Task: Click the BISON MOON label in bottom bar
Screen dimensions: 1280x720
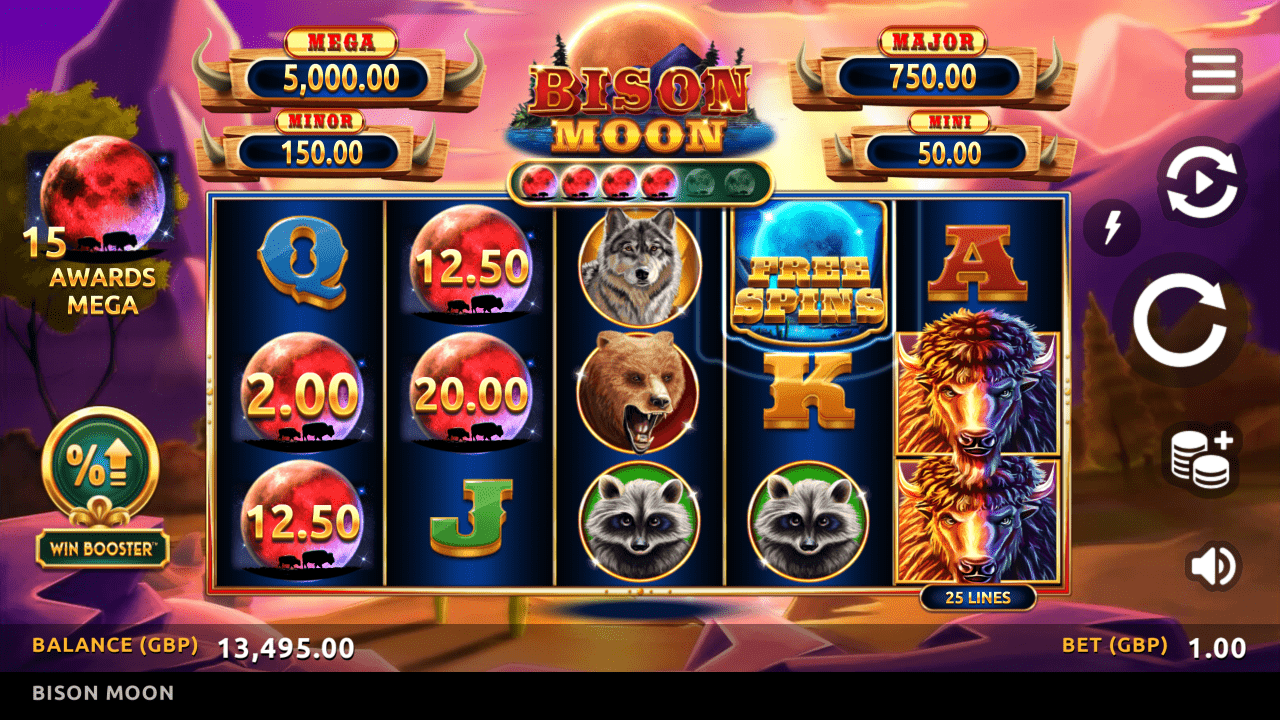Action: coord(103,692)
